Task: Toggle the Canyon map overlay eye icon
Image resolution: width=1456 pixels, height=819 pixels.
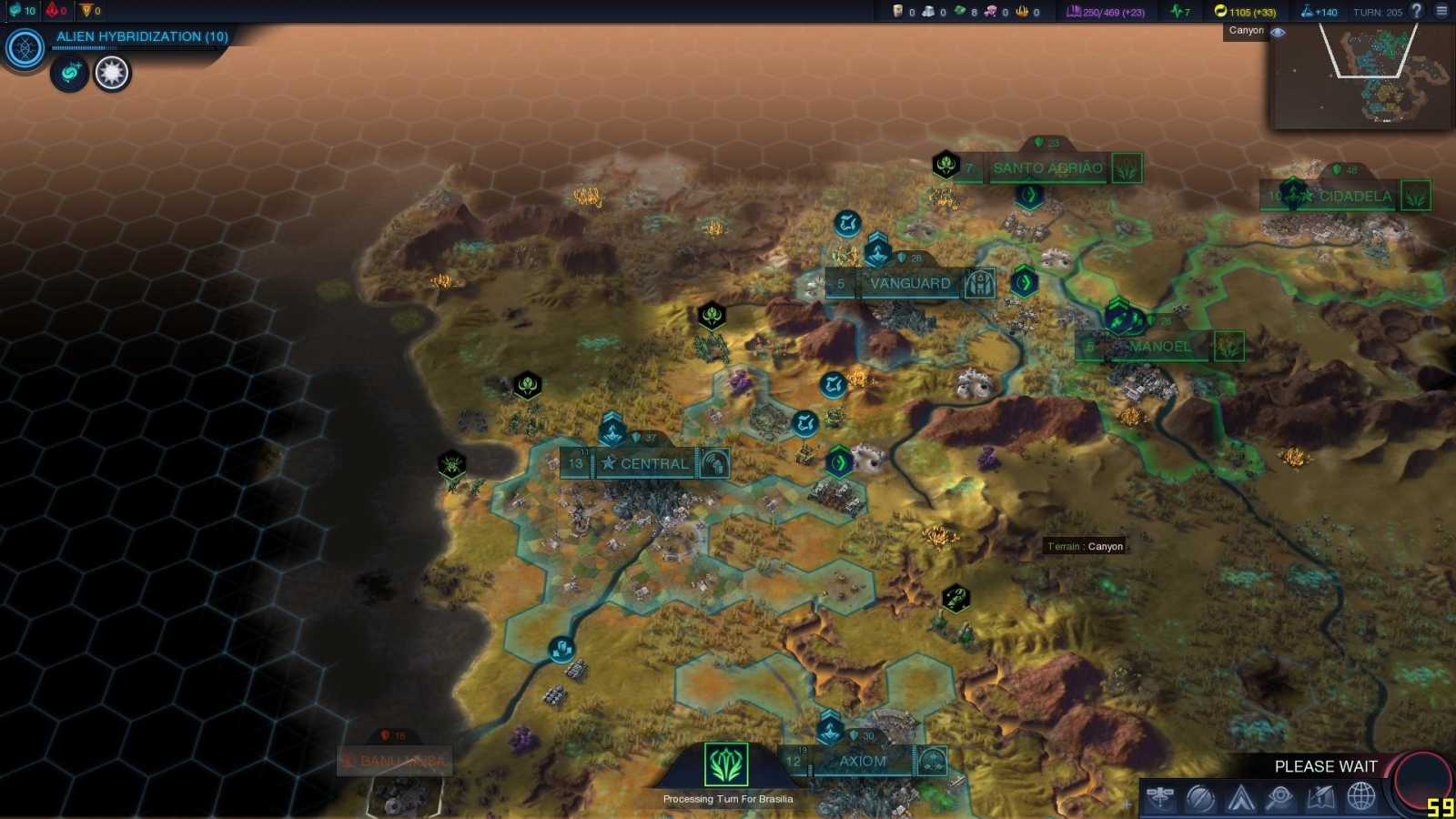Action: [x=1278, y=31]
